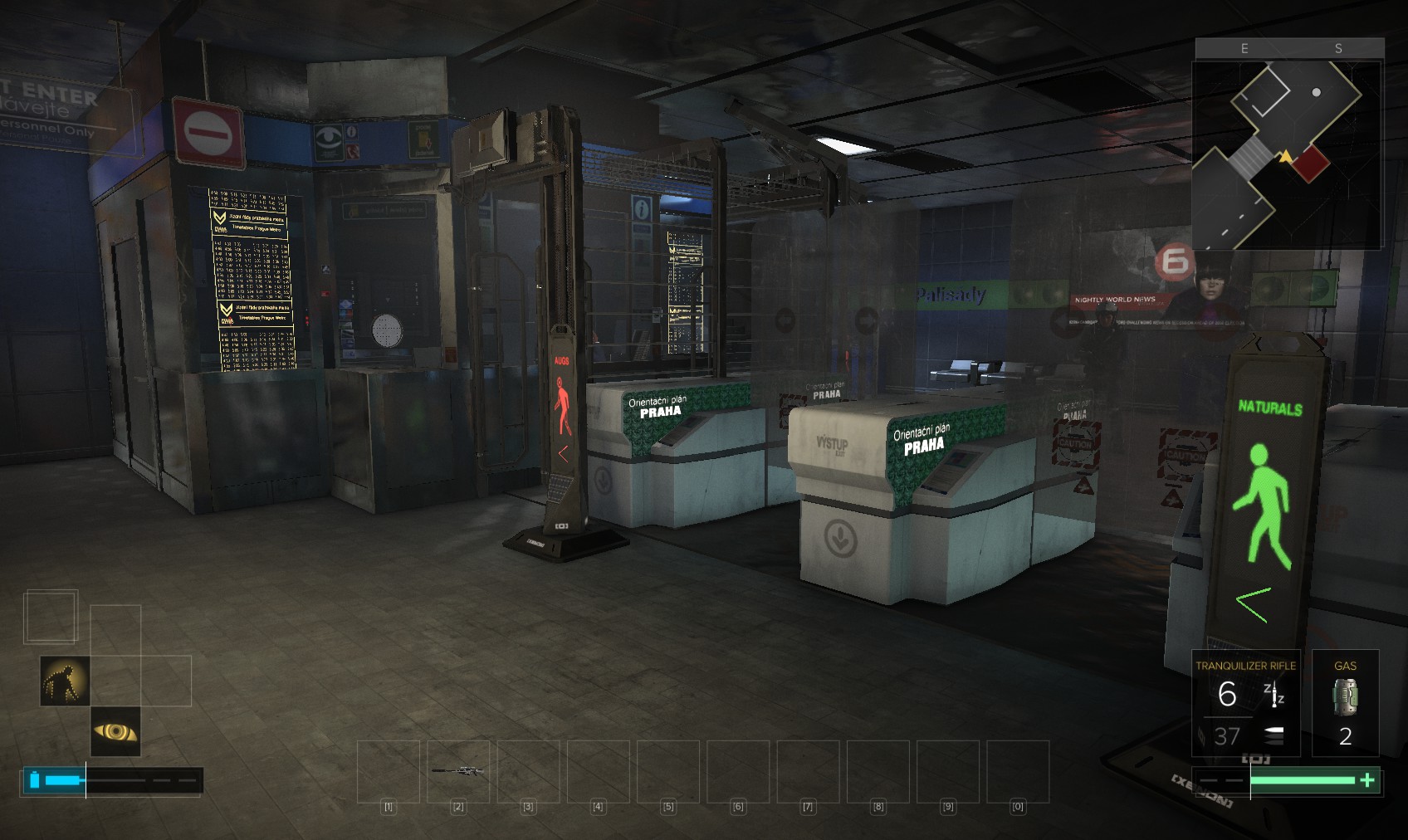Activate the cloaking figure augmentation icon

65,681
